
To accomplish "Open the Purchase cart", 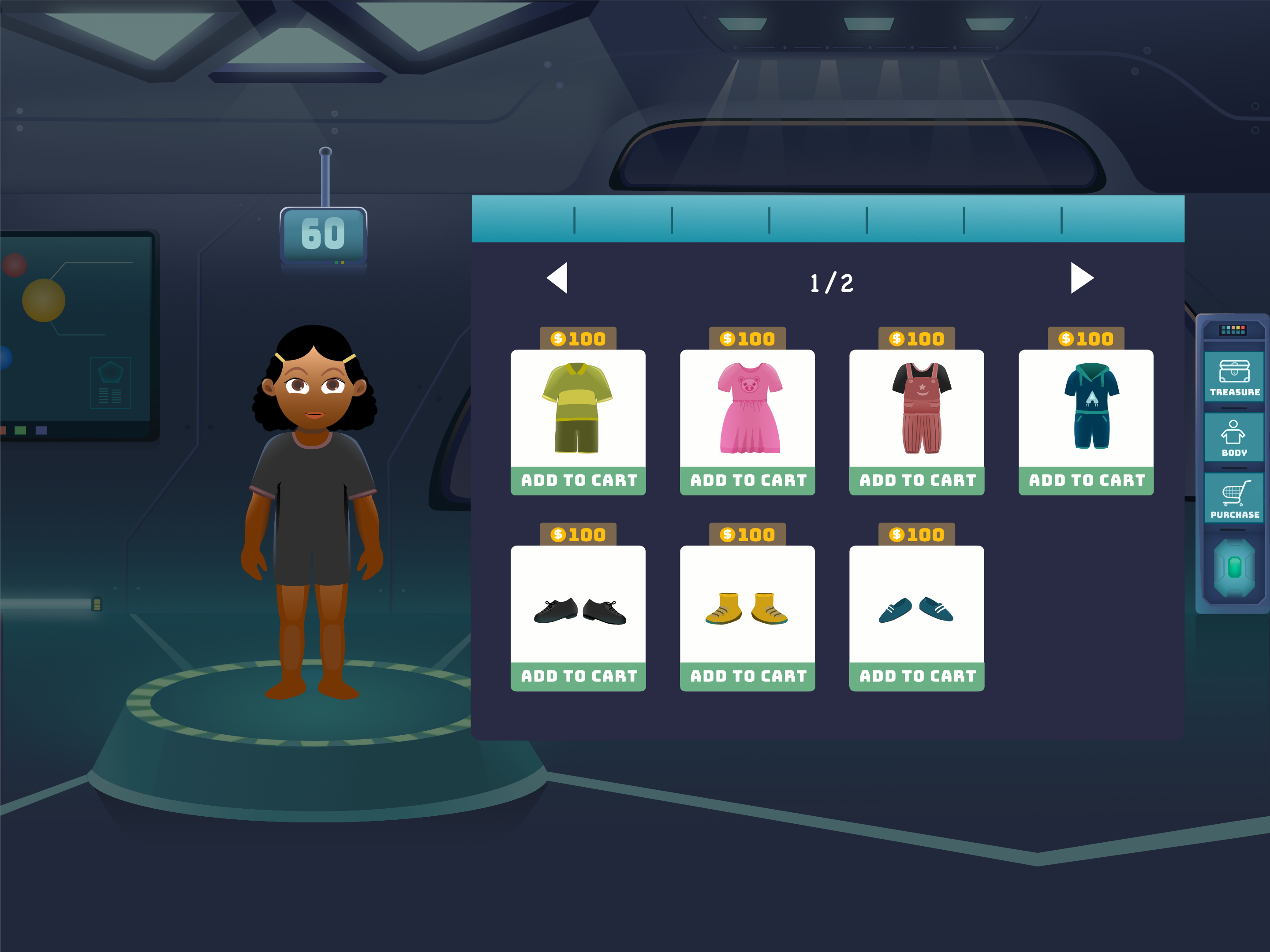I will tap(1234, 499).
